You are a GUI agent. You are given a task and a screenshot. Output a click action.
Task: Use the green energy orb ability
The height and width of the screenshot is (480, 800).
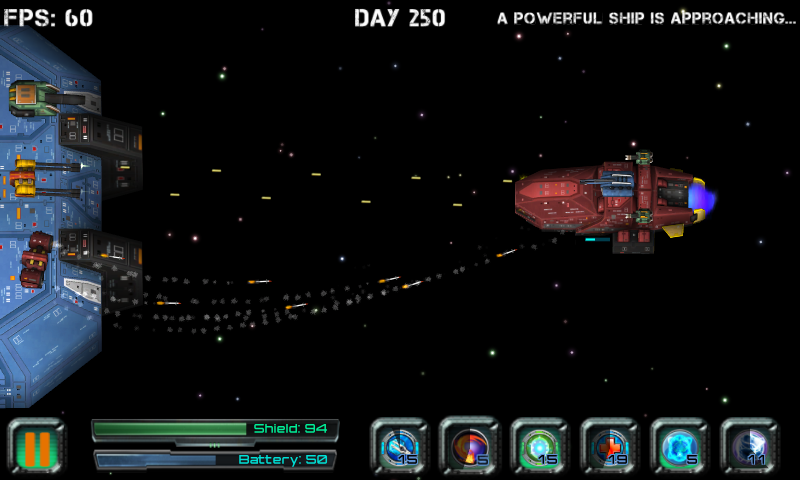[539, 446]
